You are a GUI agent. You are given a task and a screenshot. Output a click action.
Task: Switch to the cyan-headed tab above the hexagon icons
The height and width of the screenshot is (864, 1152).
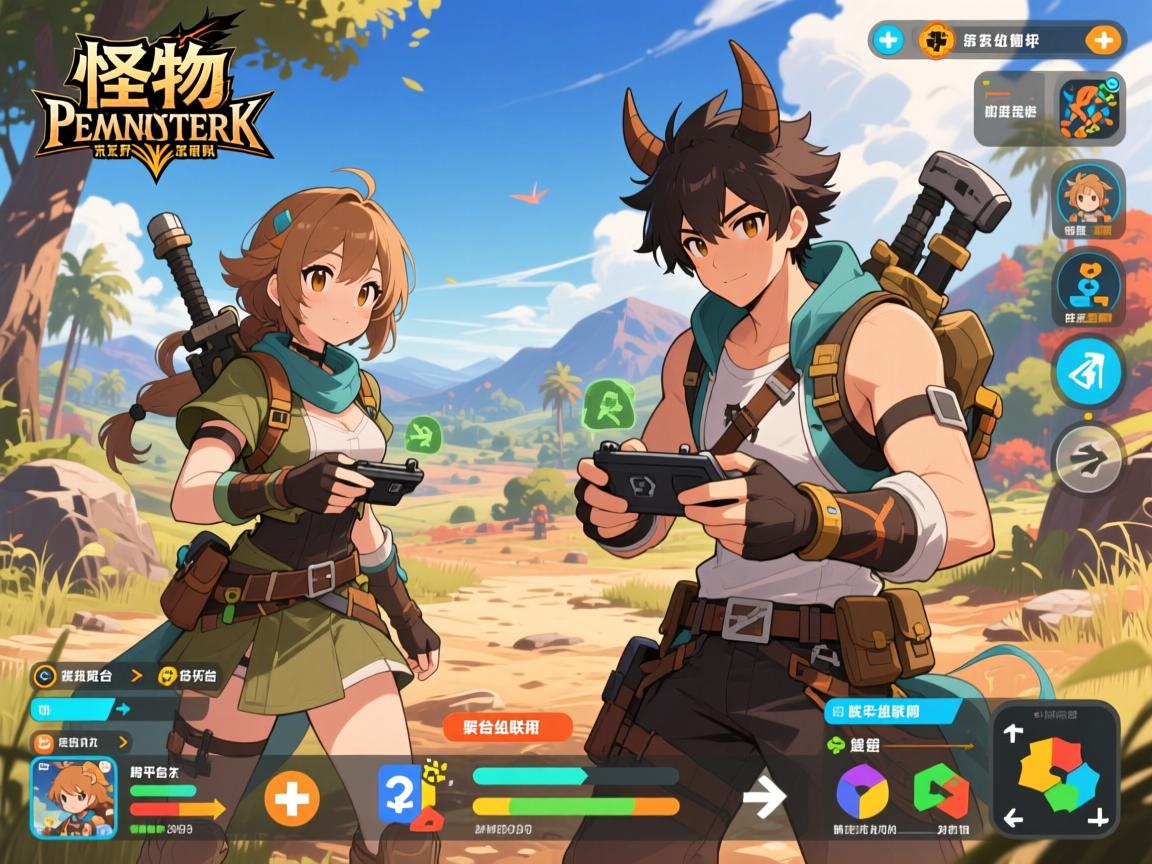tap(892, 711)
